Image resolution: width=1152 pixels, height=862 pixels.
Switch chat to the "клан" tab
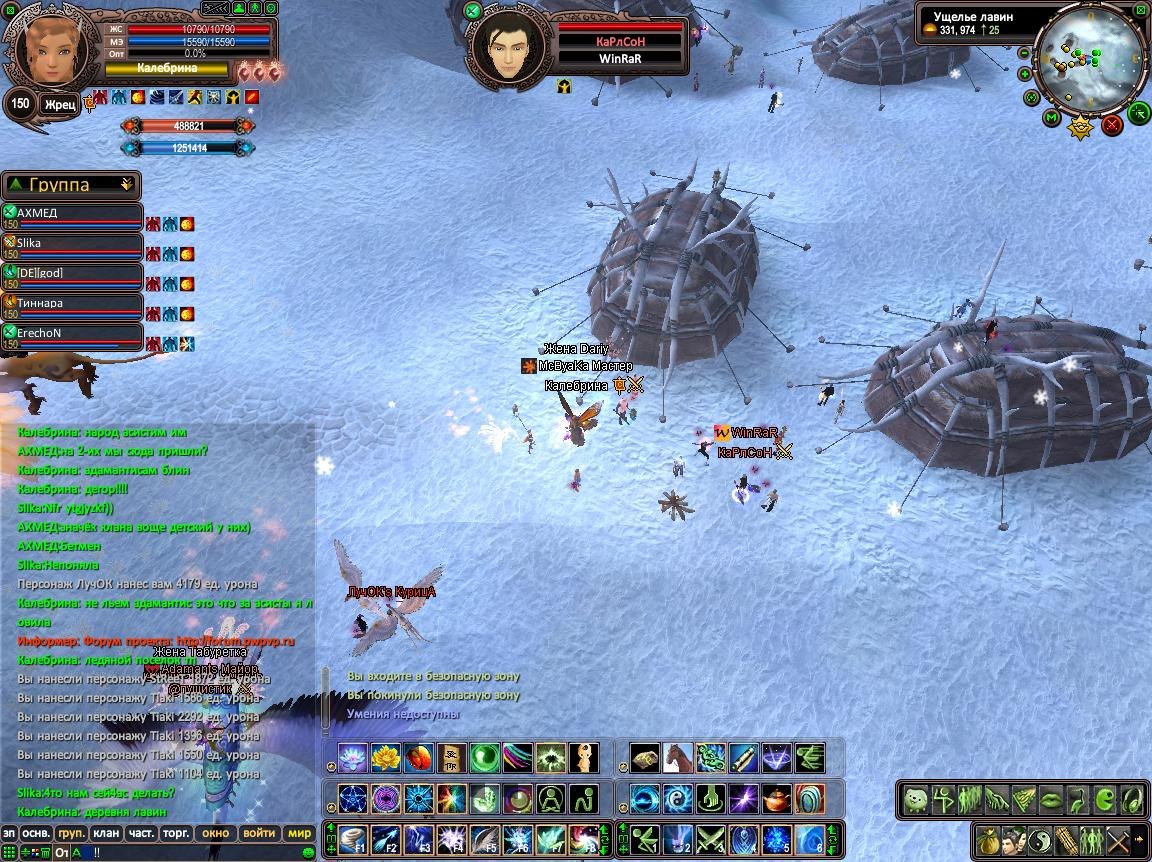tap(105, 833)
